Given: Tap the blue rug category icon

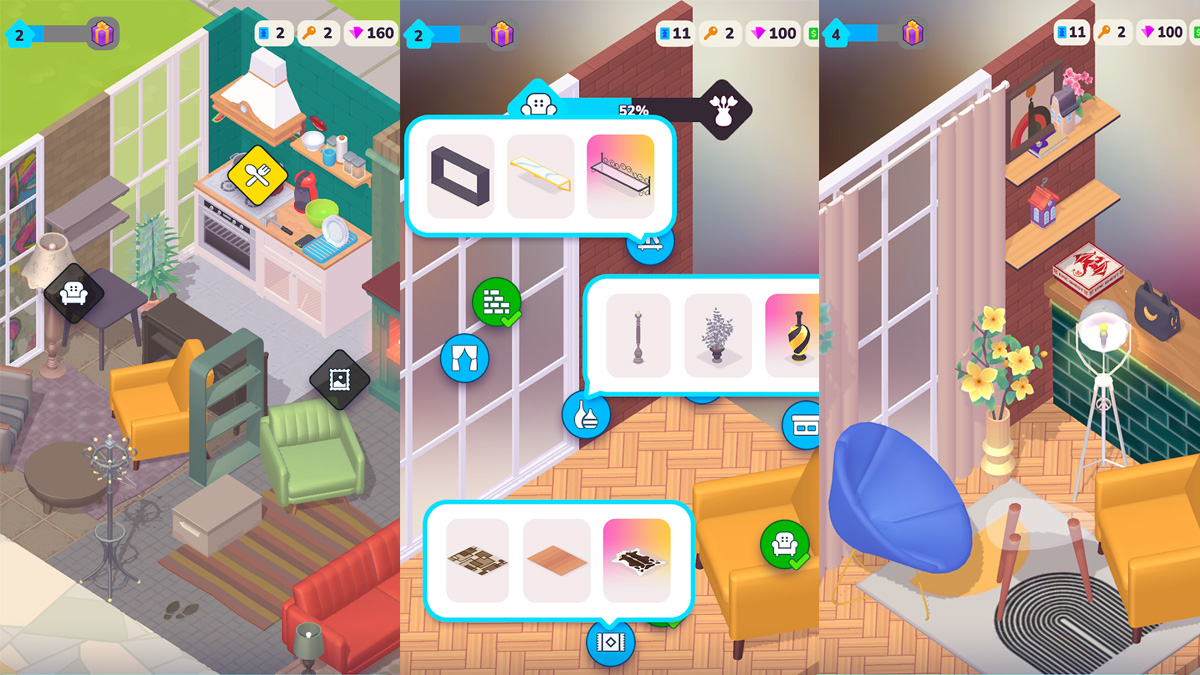Looking at the screenshot, I should [x=610, y=641].
